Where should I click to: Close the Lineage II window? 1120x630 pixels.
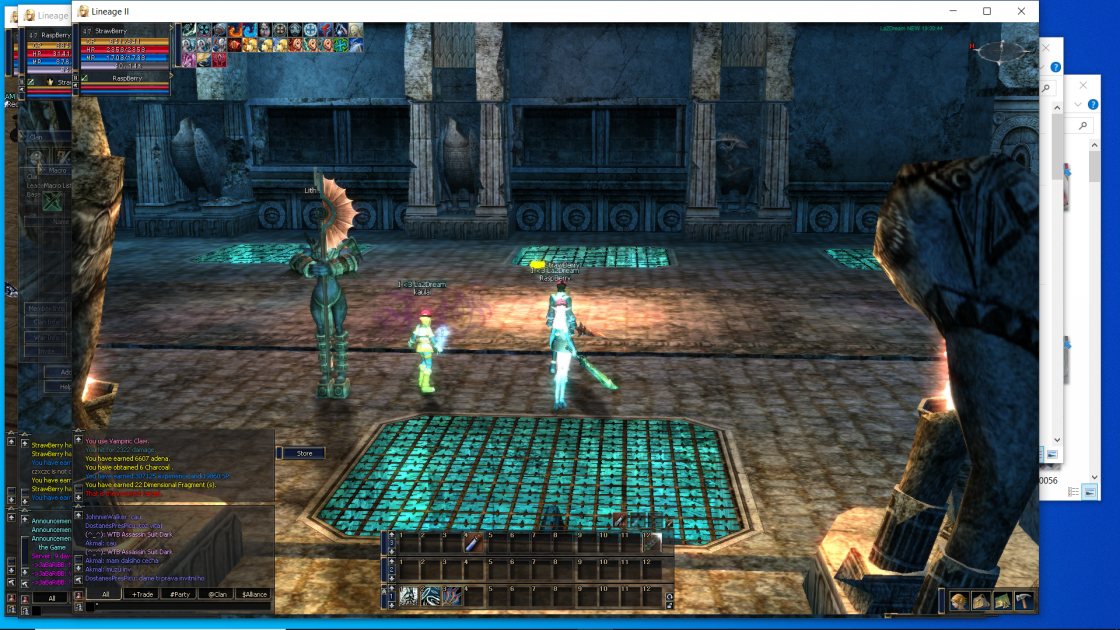(x=1021, y=11)
